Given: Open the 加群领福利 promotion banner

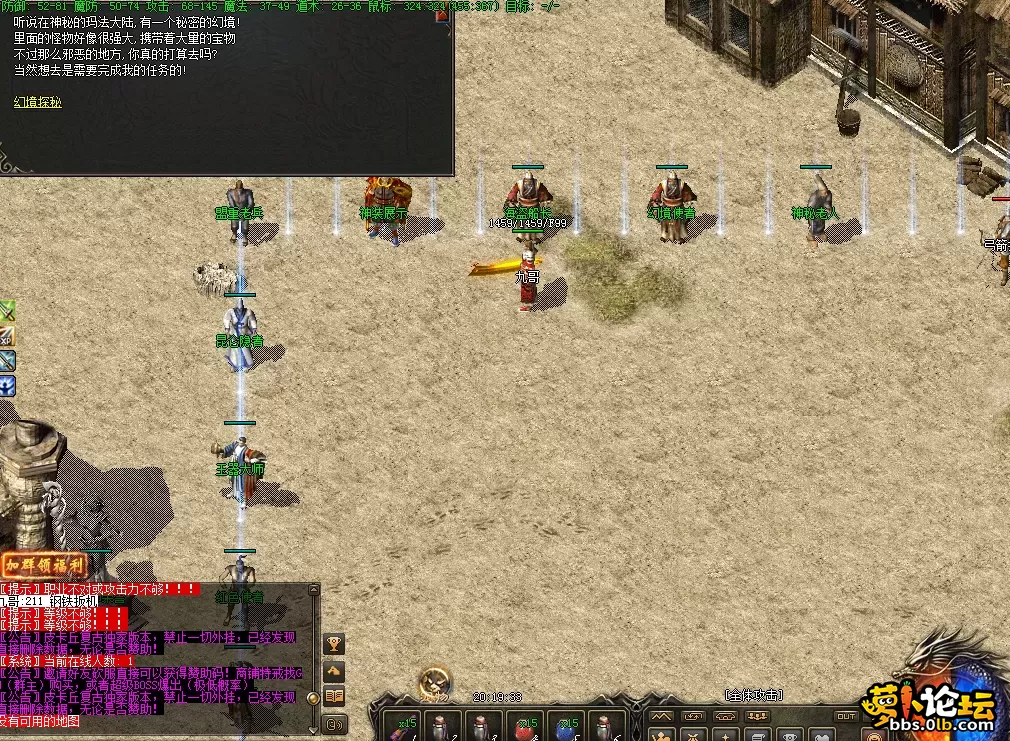Looking at the screenshot, I should tap(44, 565).
